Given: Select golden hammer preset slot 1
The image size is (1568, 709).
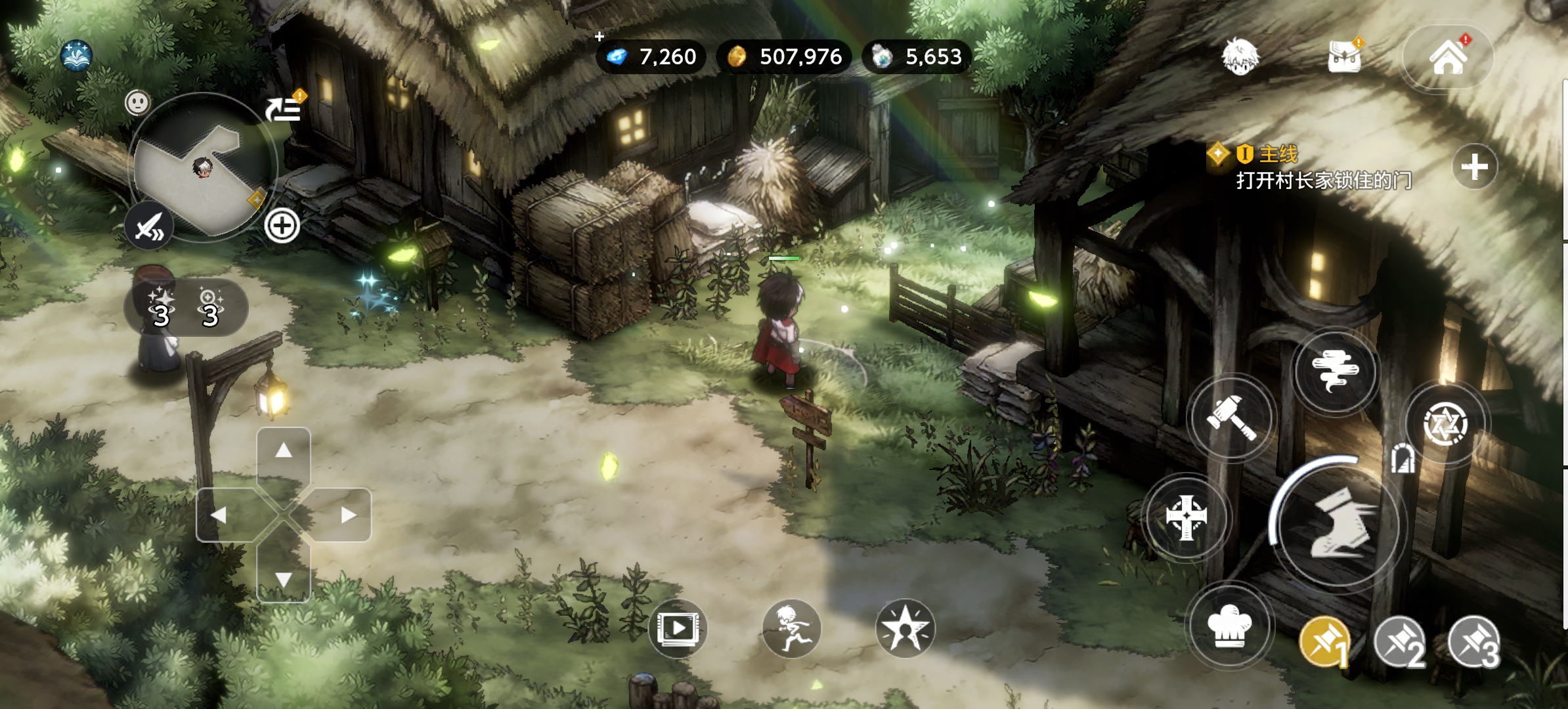Looking at the screenshot, I should [x=1324, y=641].
